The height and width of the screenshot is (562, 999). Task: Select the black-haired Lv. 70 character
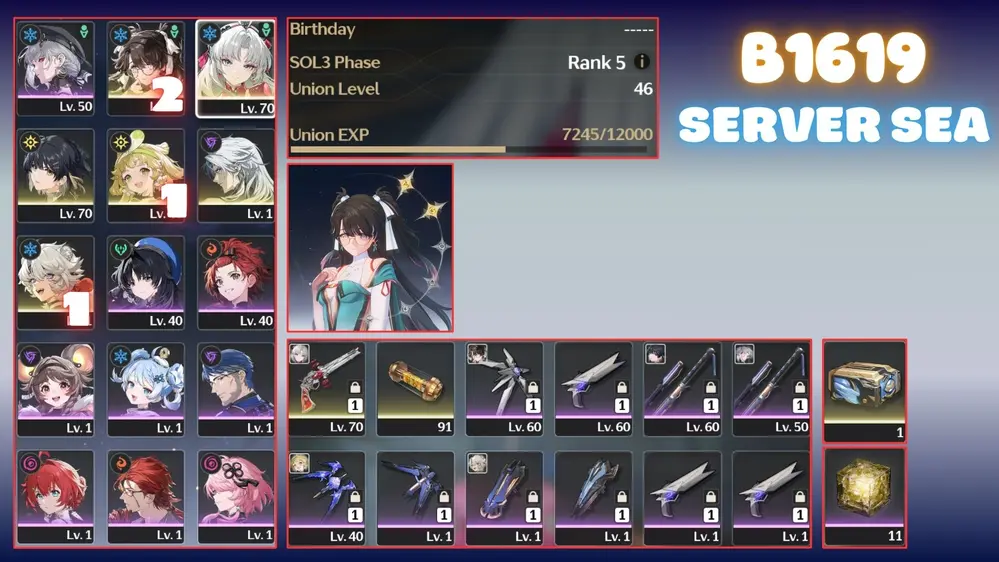pyautogui.click(x=56, y=175)
